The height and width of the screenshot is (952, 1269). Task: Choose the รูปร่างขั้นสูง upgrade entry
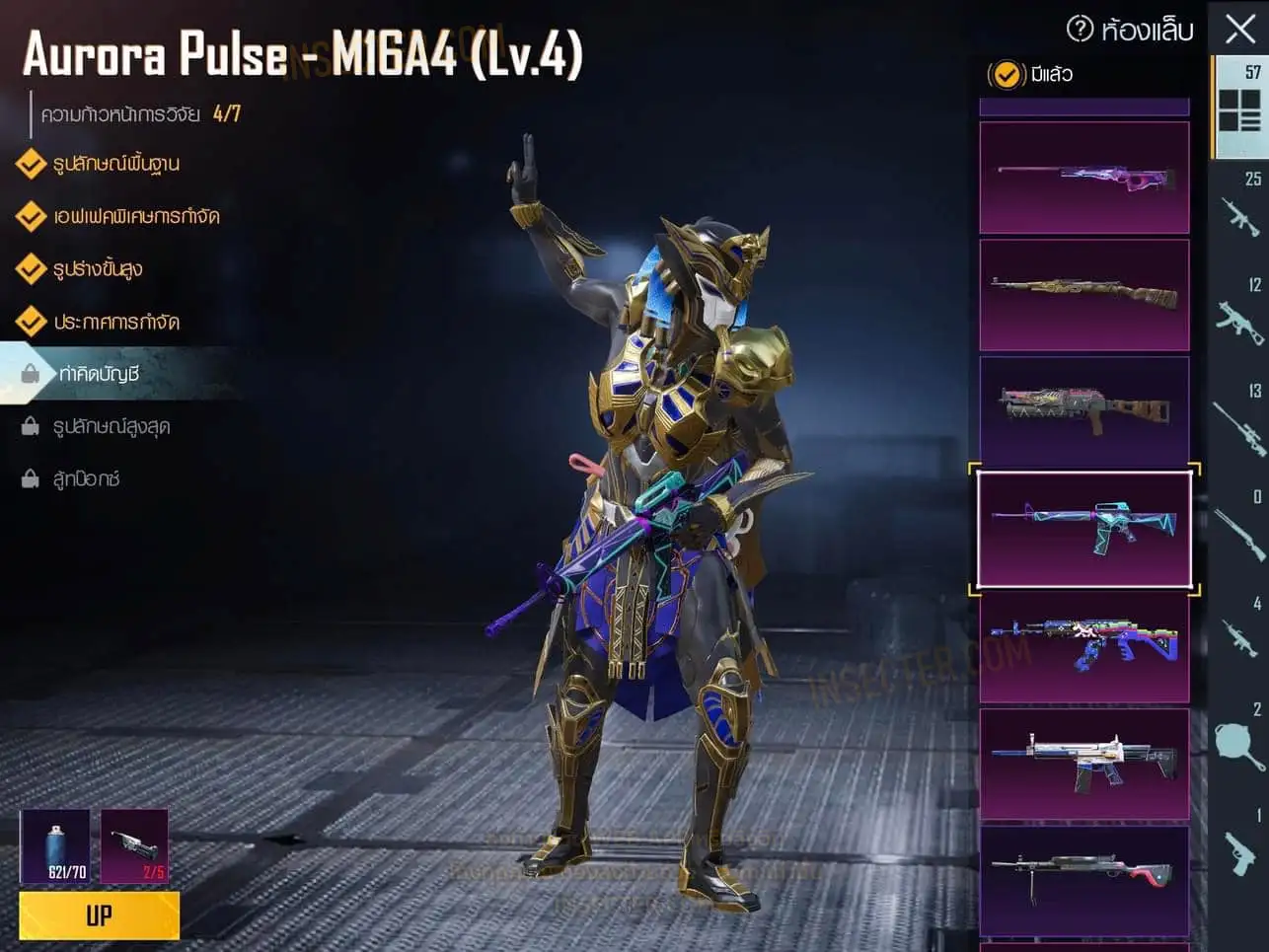pyautogui.click(x=98, y=268)
